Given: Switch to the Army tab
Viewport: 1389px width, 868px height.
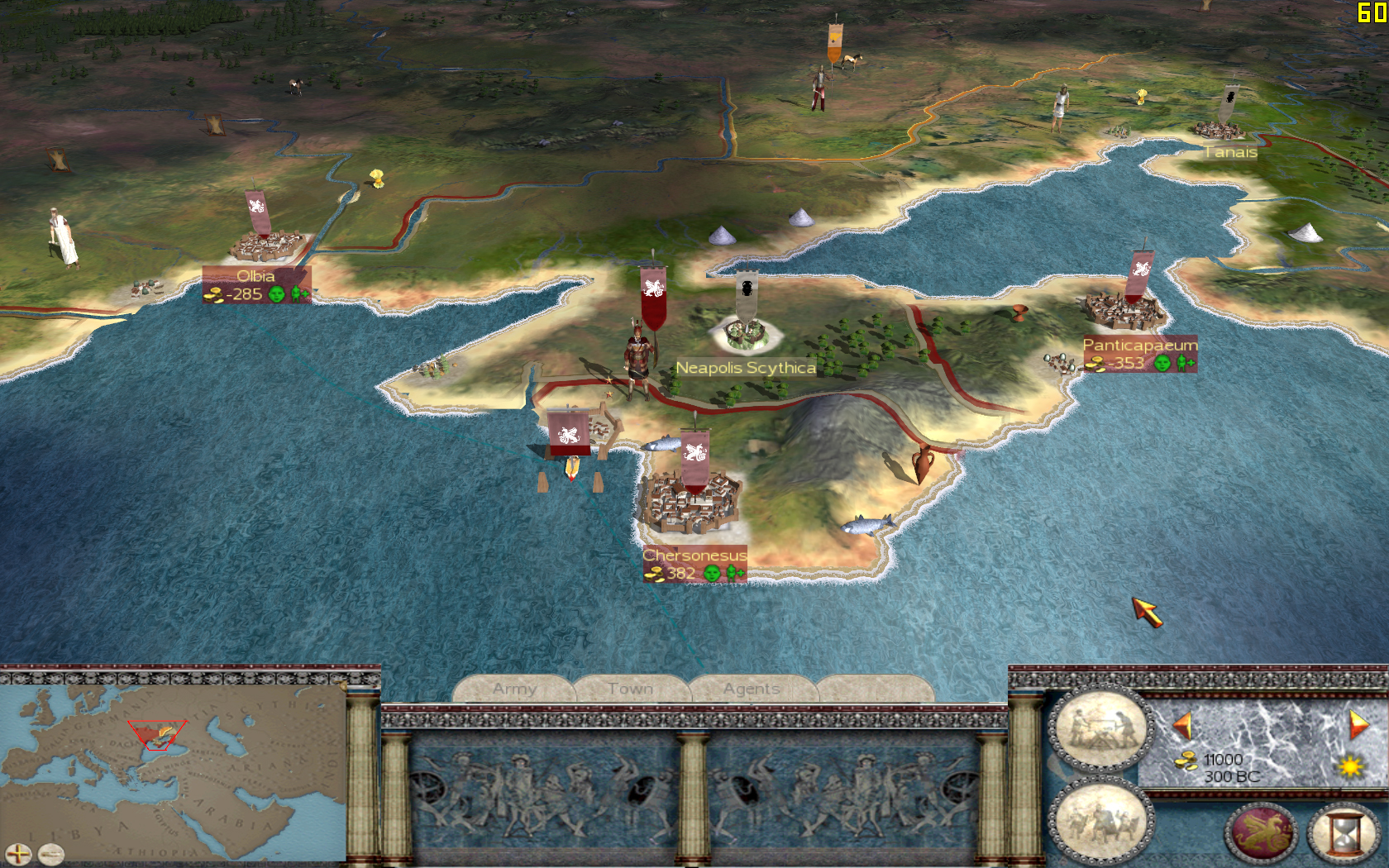Looking at the screenshot, I should 514,689.
